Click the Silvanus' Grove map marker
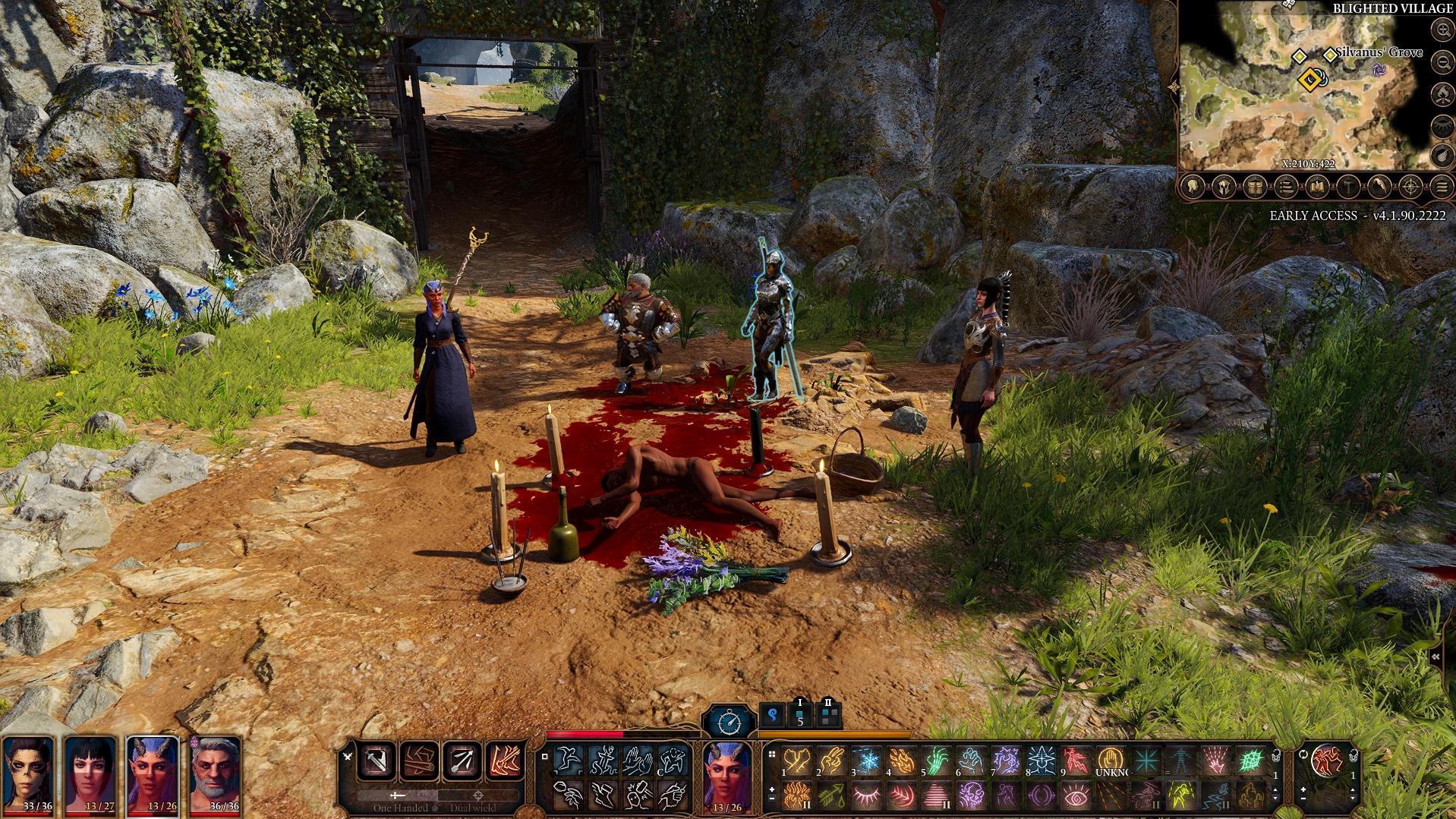Viewport: 1456px width, 819px height. [1330, 55]
